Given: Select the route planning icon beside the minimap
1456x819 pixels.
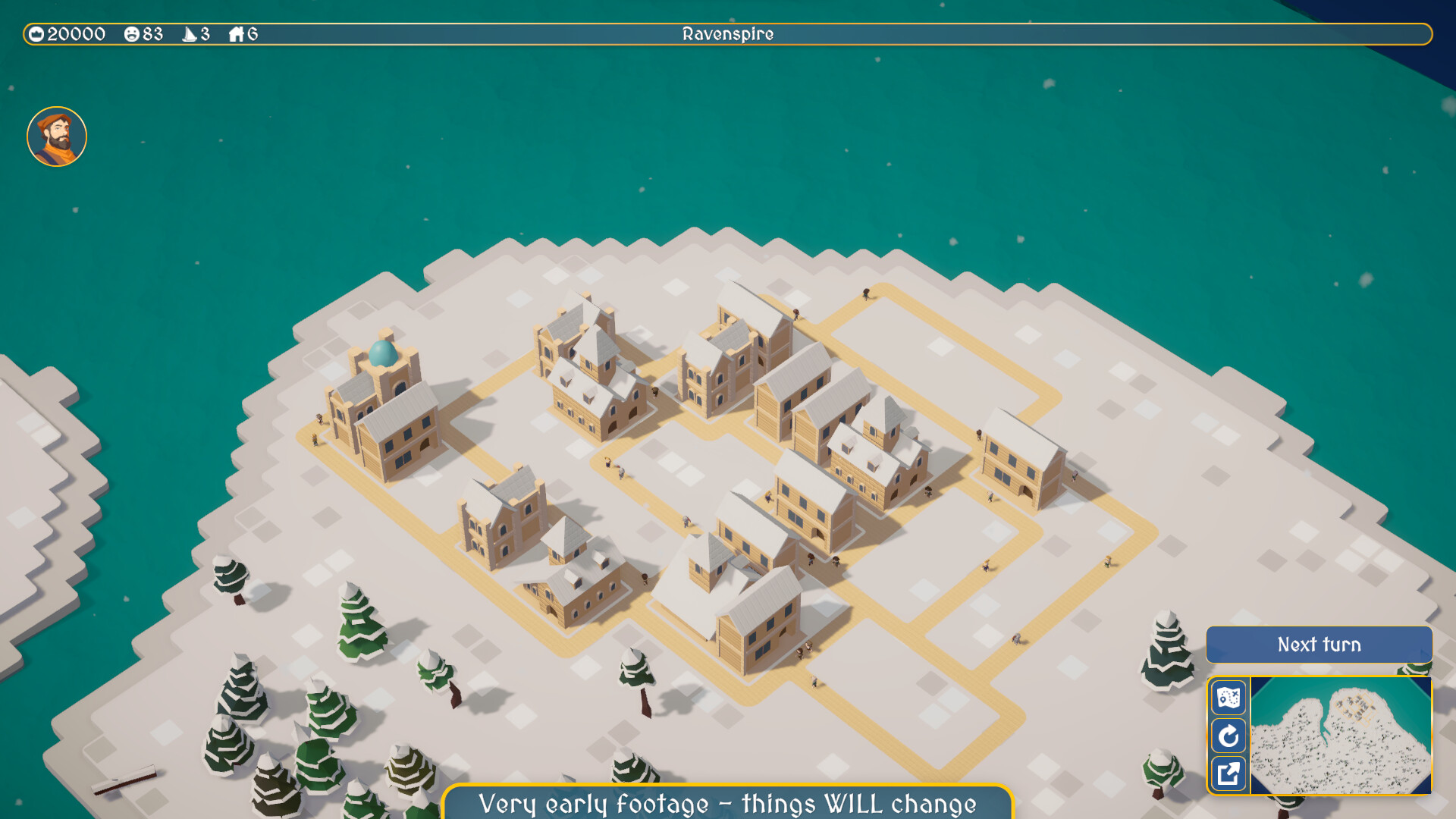Looking at the screenshot, I should tap(1230, 698).
